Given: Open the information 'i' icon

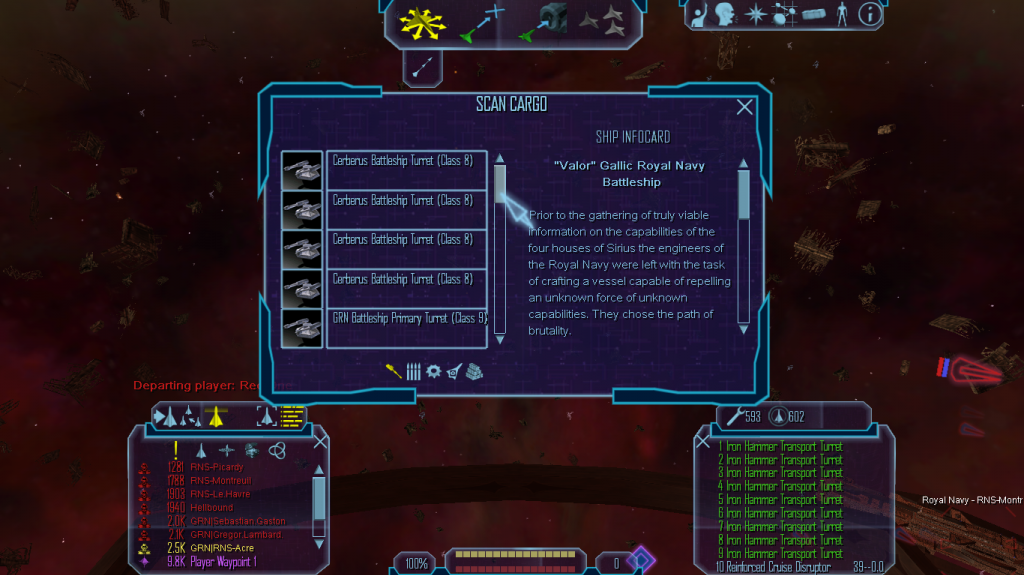Looking at the screenshot, I should click(x=869, y=14).
